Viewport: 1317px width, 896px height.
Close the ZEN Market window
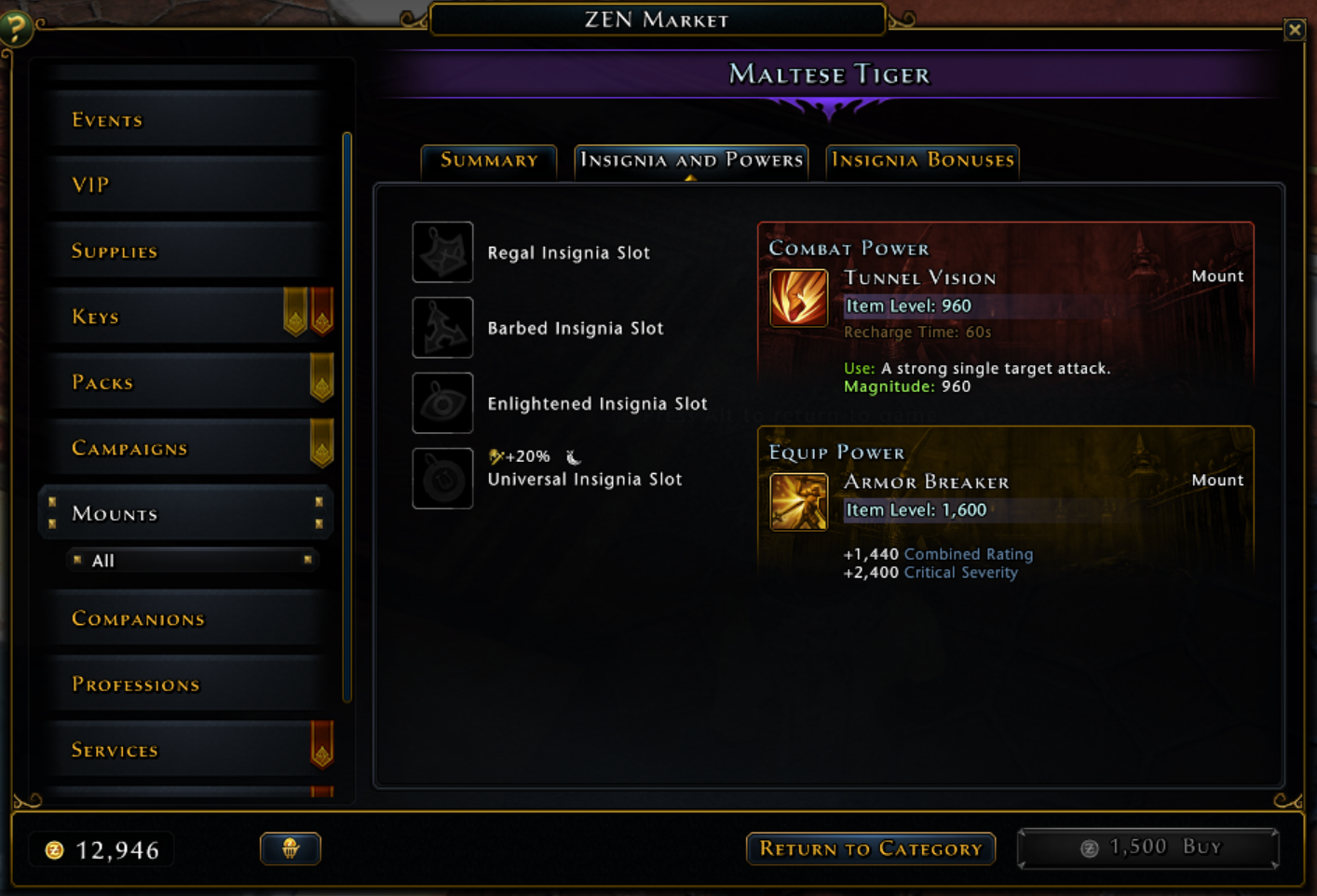(x=1295, y=29)
